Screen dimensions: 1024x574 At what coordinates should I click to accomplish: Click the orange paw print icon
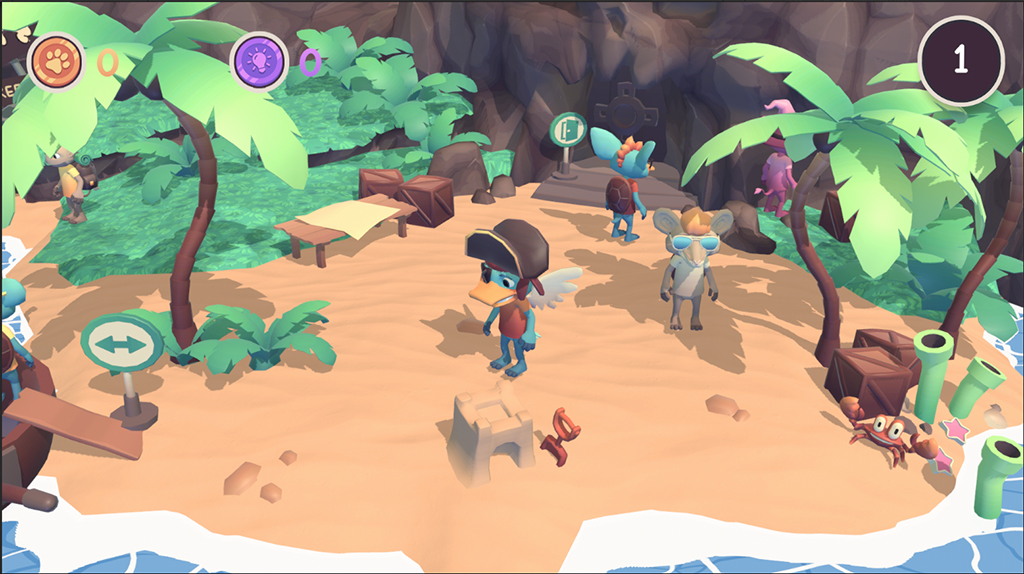[x=55, y=61]
